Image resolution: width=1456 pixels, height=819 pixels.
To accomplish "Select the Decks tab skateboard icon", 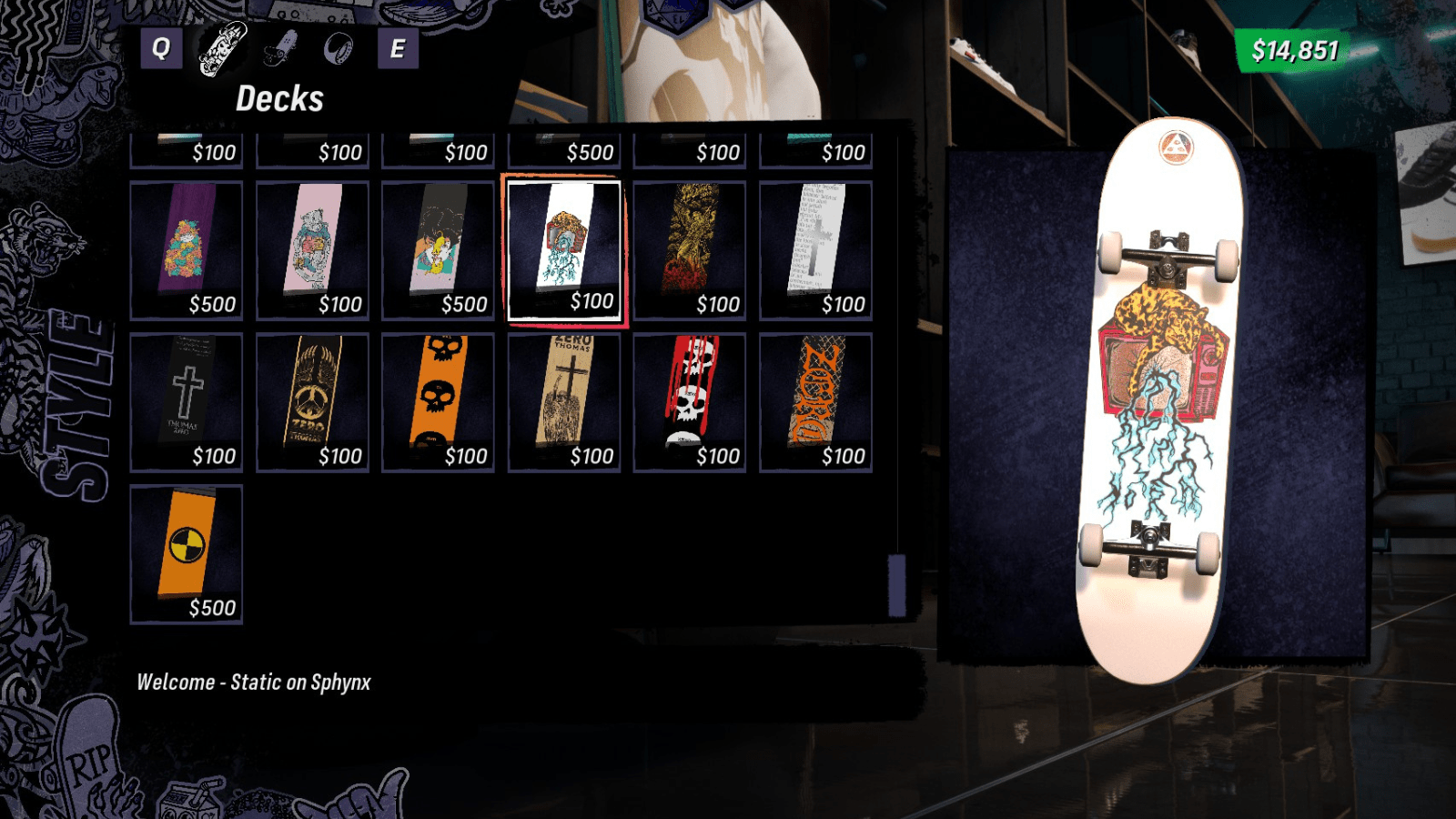I will (223, 48).
